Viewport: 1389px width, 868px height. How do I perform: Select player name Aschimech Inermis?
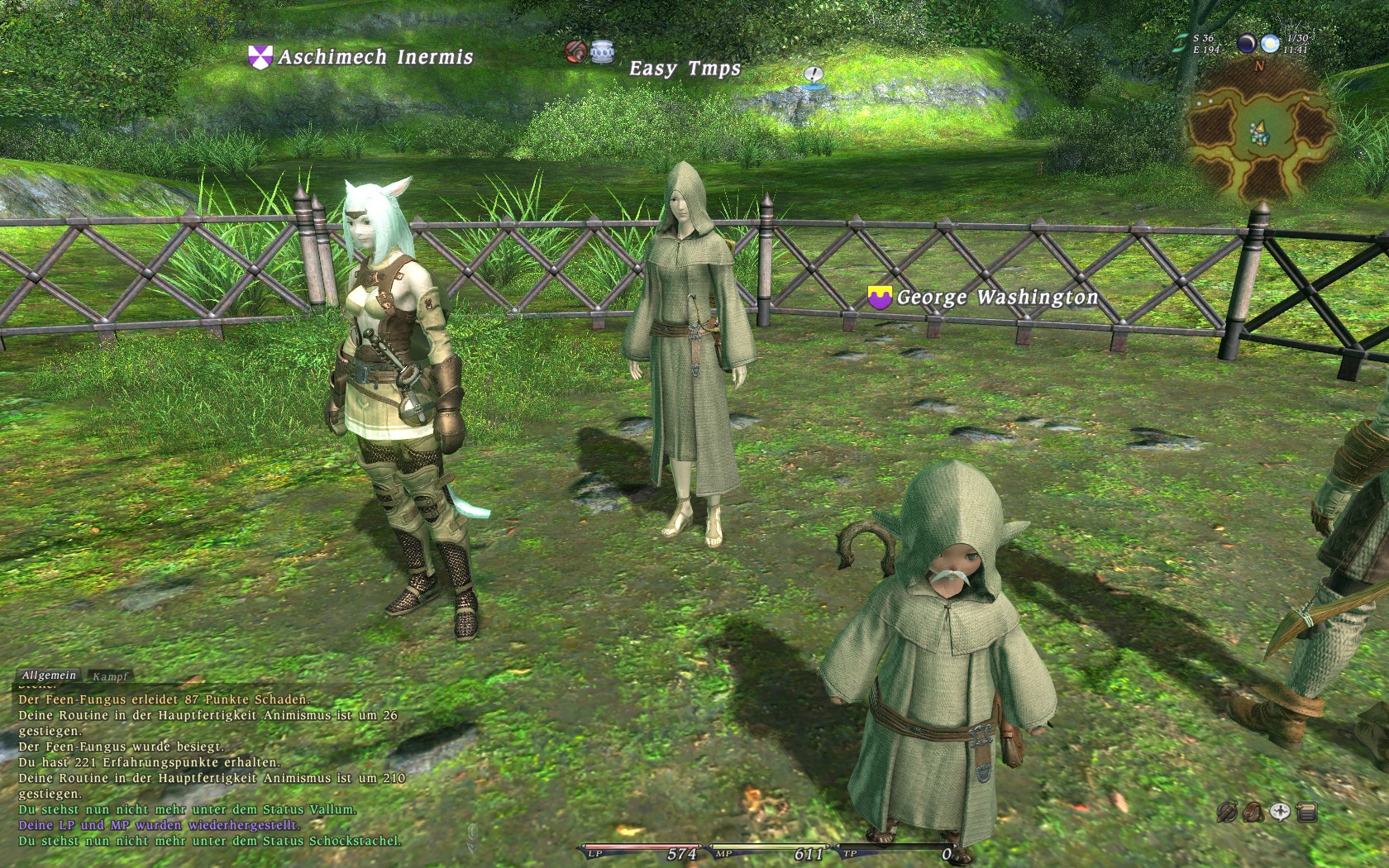[375, 57]
